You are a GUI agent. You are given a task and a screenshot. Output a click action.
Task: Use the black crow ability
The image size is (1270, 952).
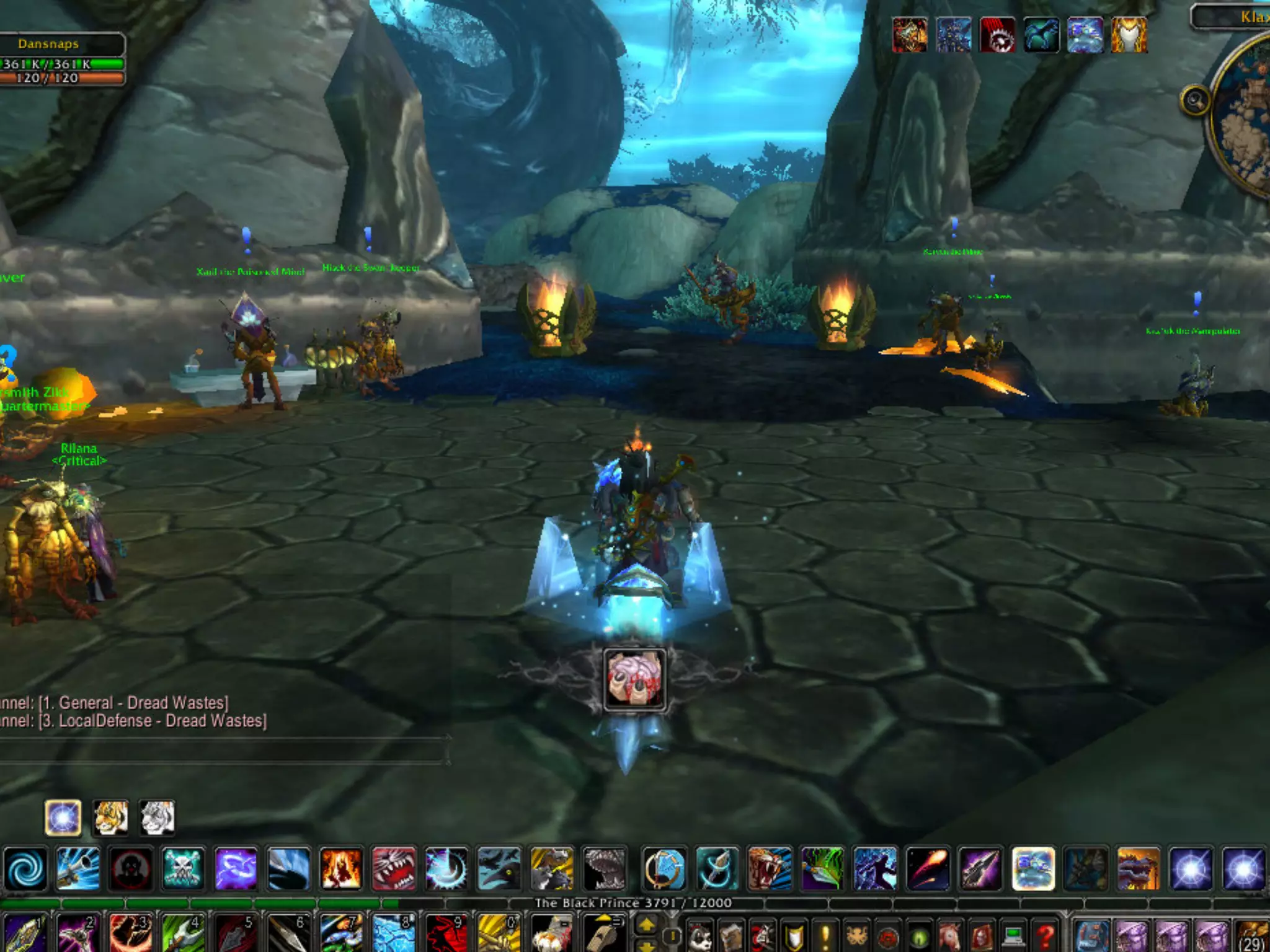click(499, 869)
